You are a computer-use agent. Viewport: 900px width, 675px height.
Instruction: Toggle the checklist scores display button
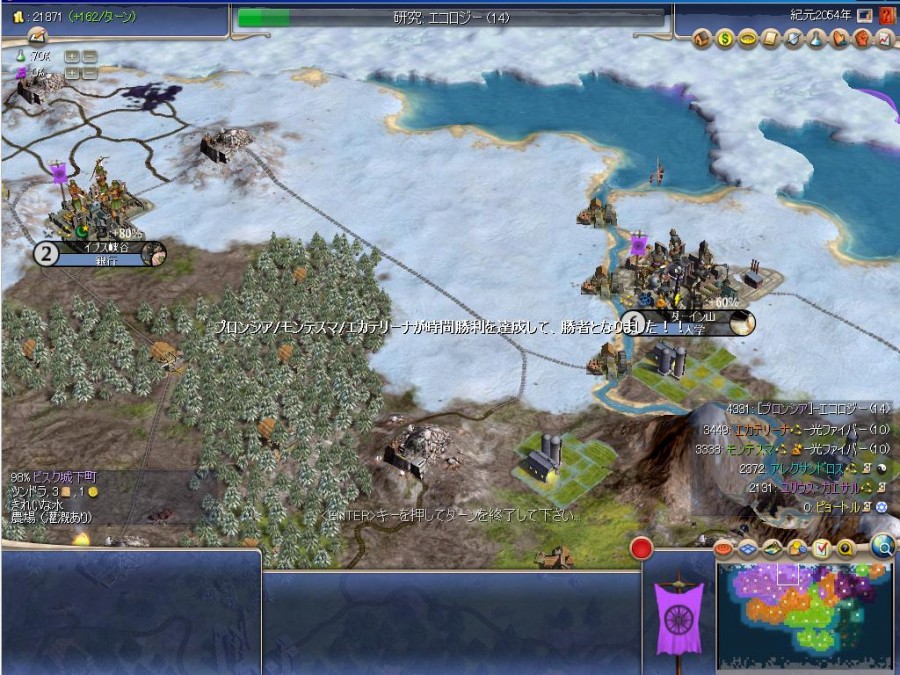821,548
